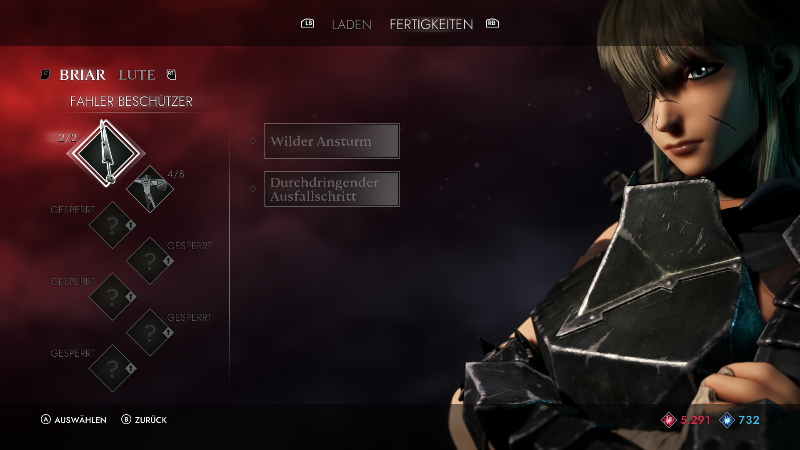This screenshot has height=450, width=800.
Task: Select the Briar character tab
Action: click(x=82, y=75)
